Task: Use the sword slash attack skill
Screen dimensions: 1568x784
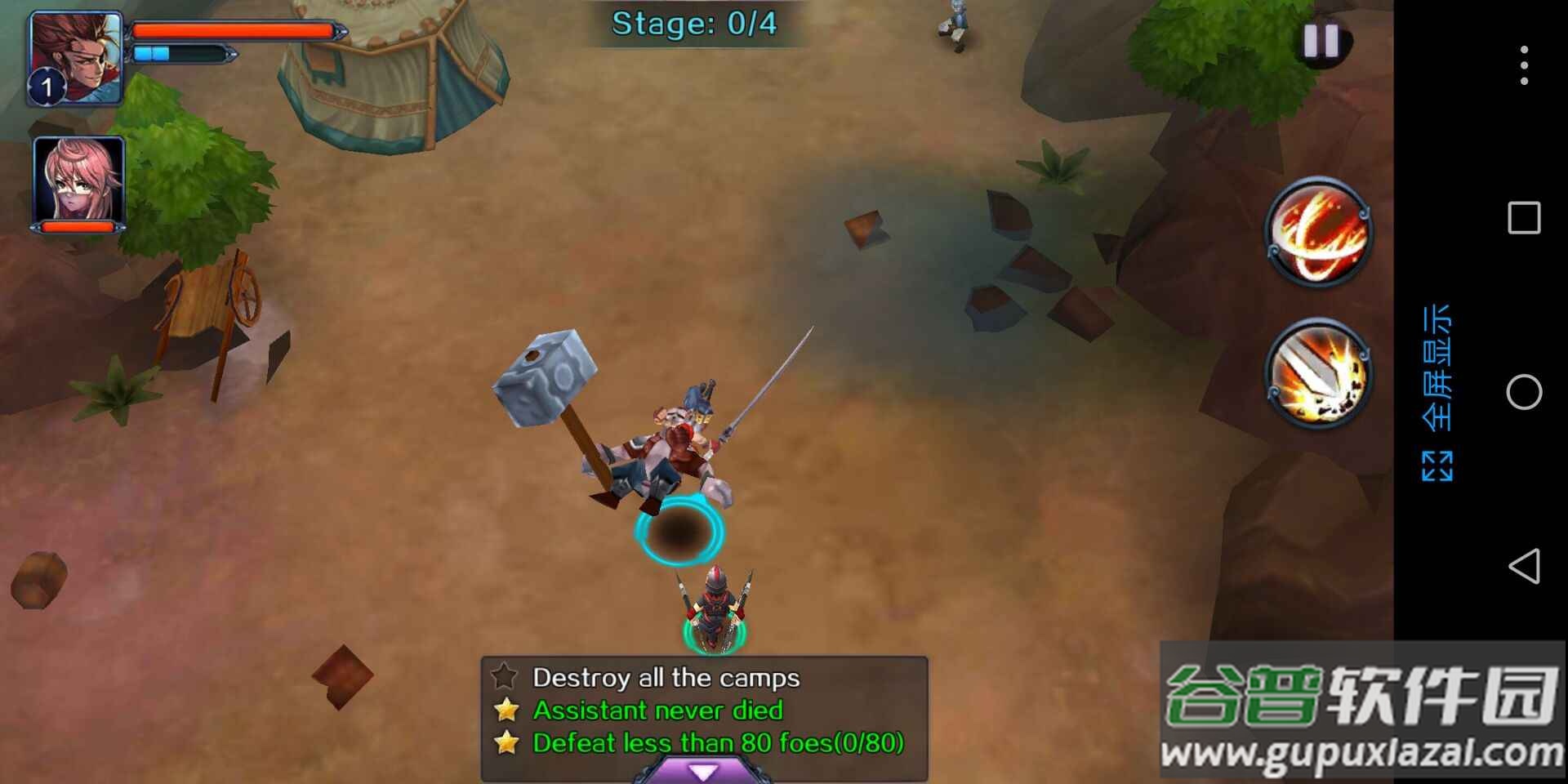Action: 1318,375
